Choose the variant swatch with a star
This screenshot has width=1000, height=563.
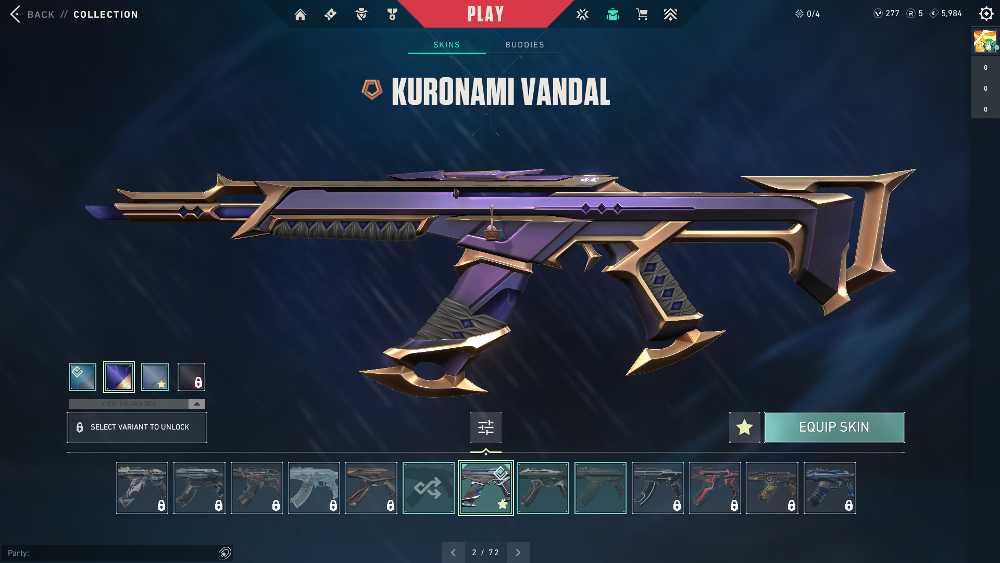tap(155, 377)
